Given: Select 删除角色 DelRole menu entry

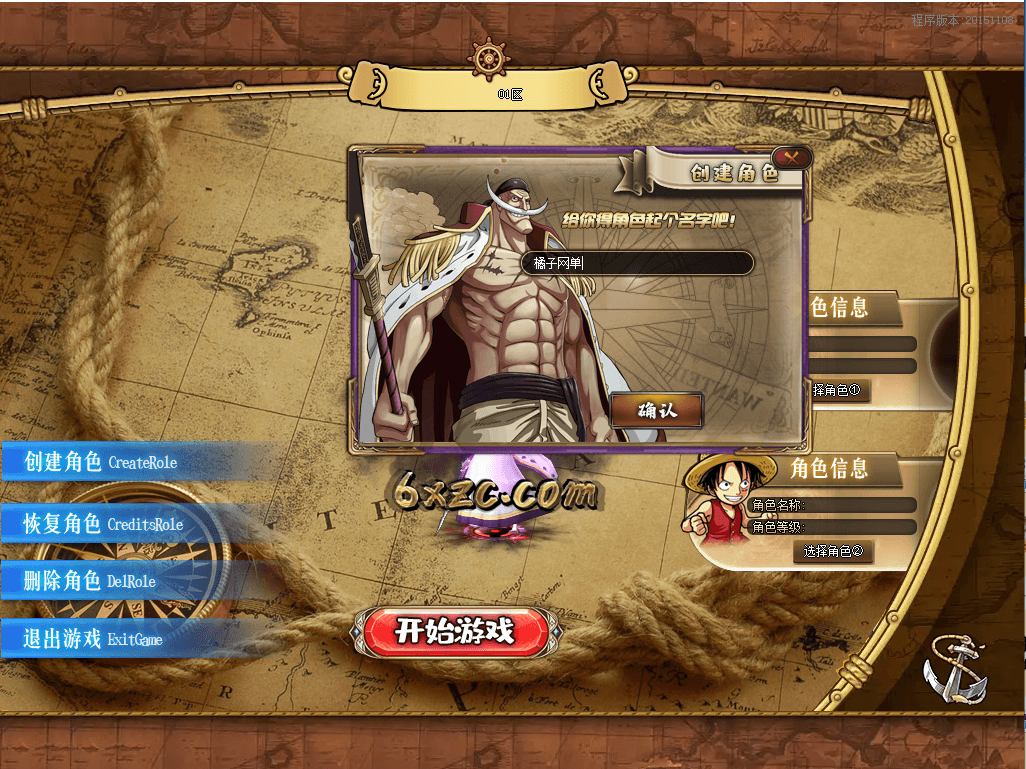Looking at the screenshot, I should (x=91, y=581).
